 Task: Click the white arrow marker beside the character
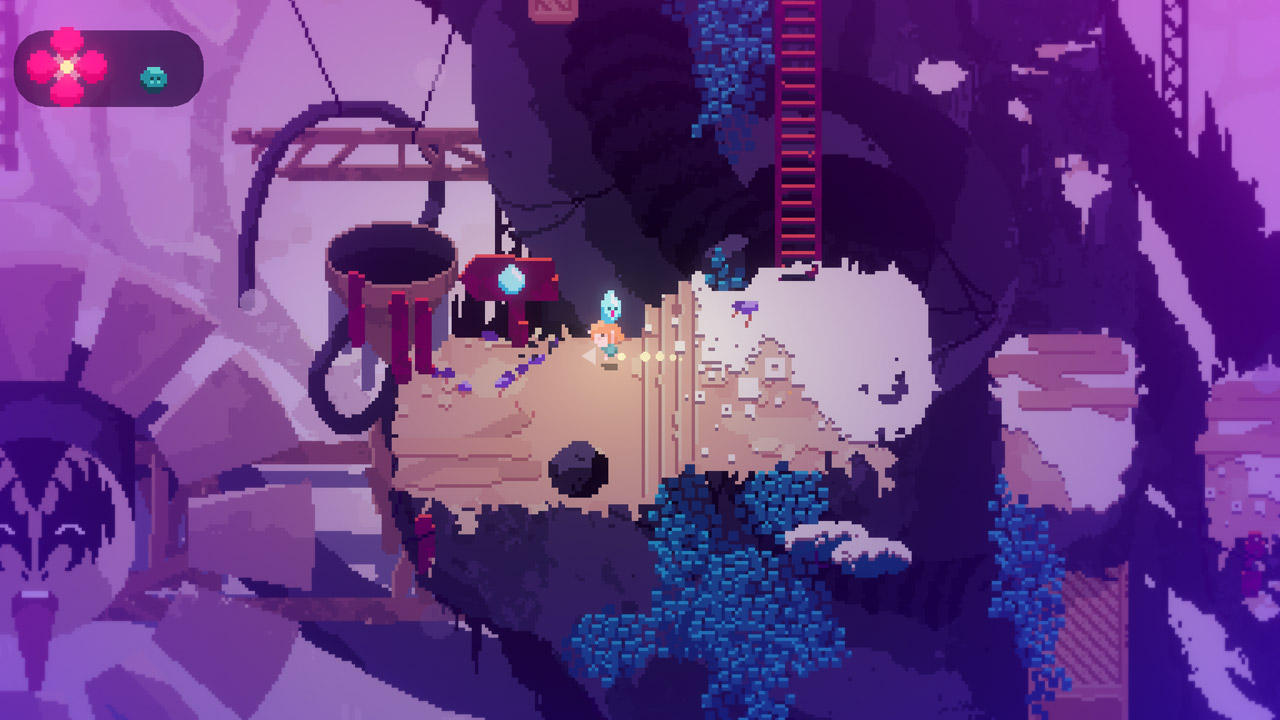pyautogui.click(x=588, y=356)
